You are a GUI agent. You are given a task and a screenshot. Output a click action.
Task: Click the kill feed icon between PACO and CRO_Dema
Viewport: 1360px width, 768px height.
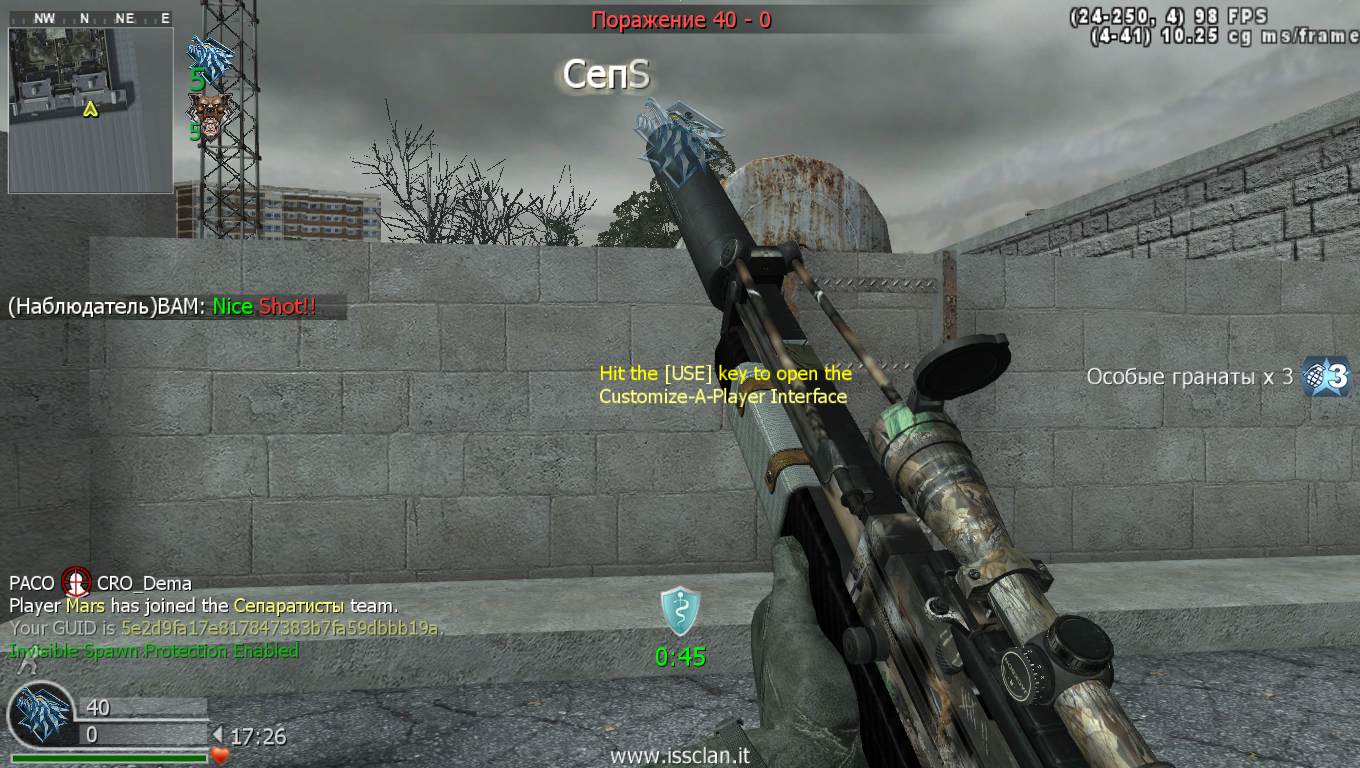pos(76,582)
